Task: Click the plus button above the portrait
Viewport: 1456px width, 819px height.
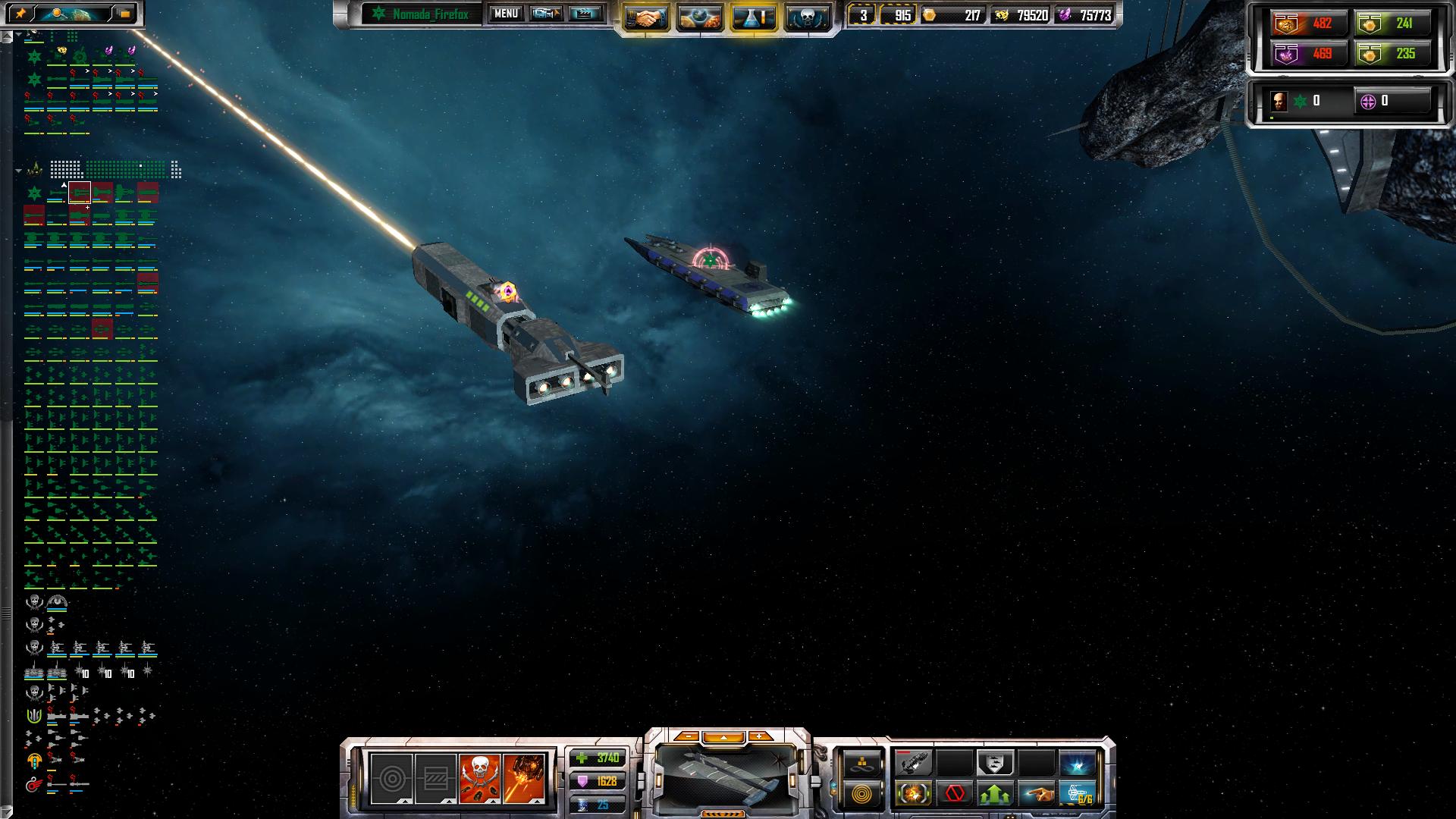Action: [x=758, y=737]
